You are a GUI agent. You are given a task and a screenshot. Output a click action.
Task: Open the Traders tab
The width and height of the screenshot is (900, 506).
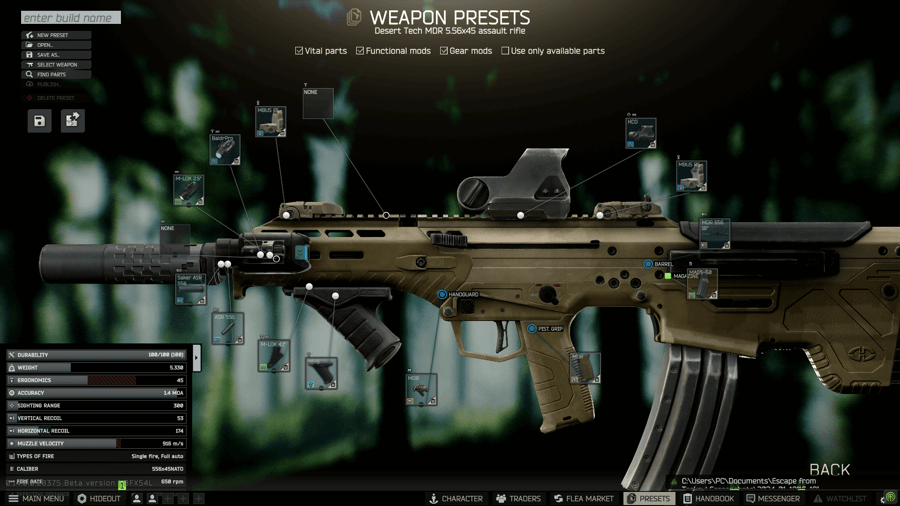(x=517, y=498)
